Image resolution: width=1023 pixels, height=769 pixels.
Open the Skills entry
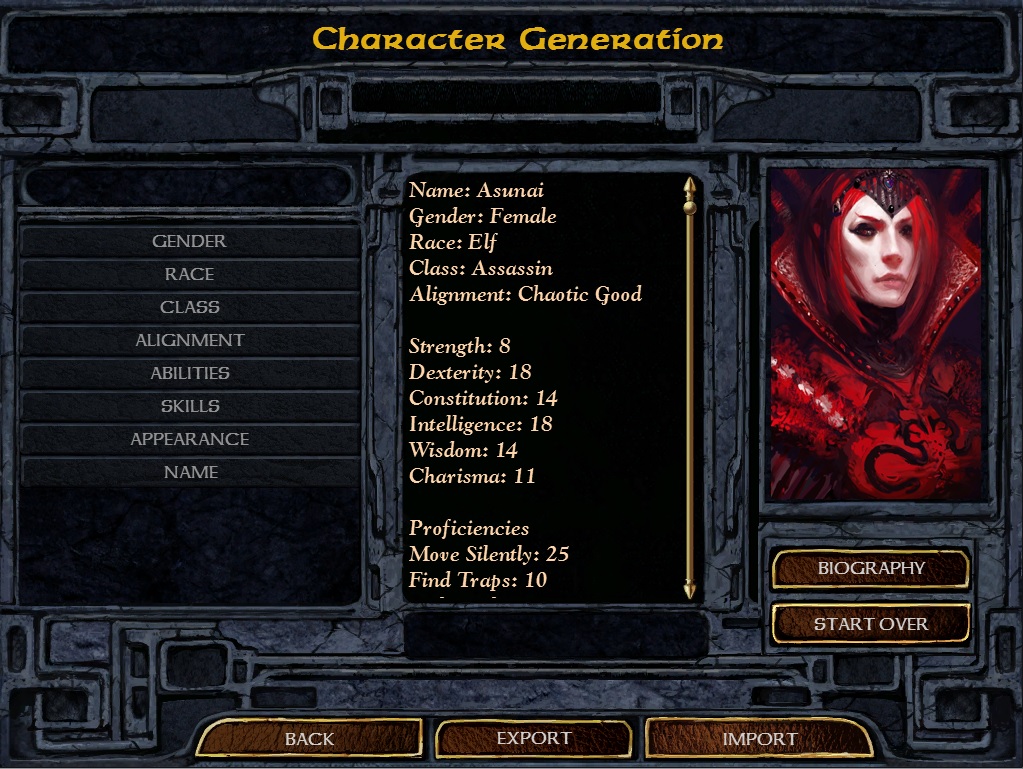coord(189,406)
